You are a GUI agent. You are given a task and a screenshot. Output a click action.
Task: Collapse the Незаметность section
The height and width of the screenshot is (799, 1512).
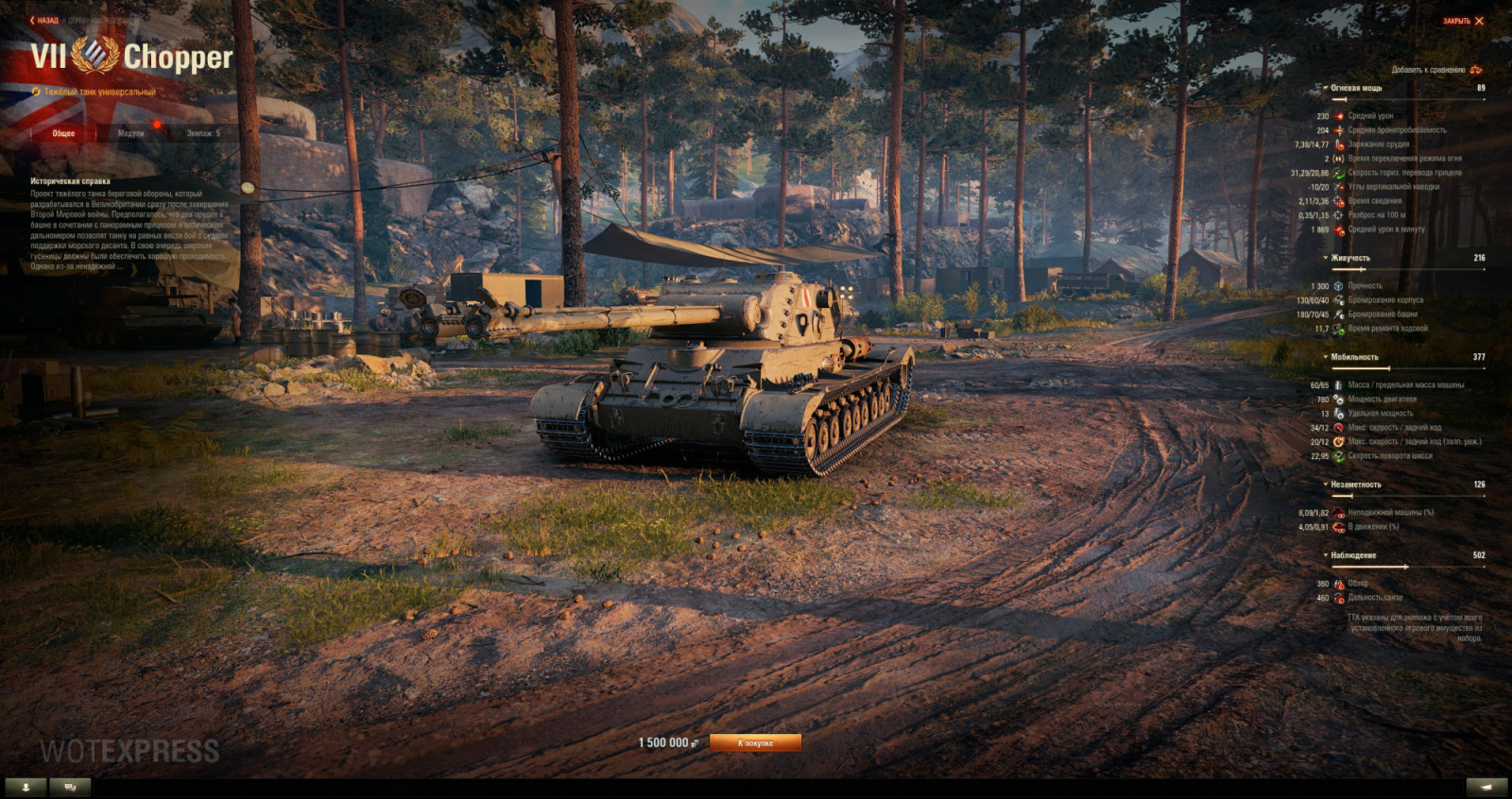[1324, 483]
